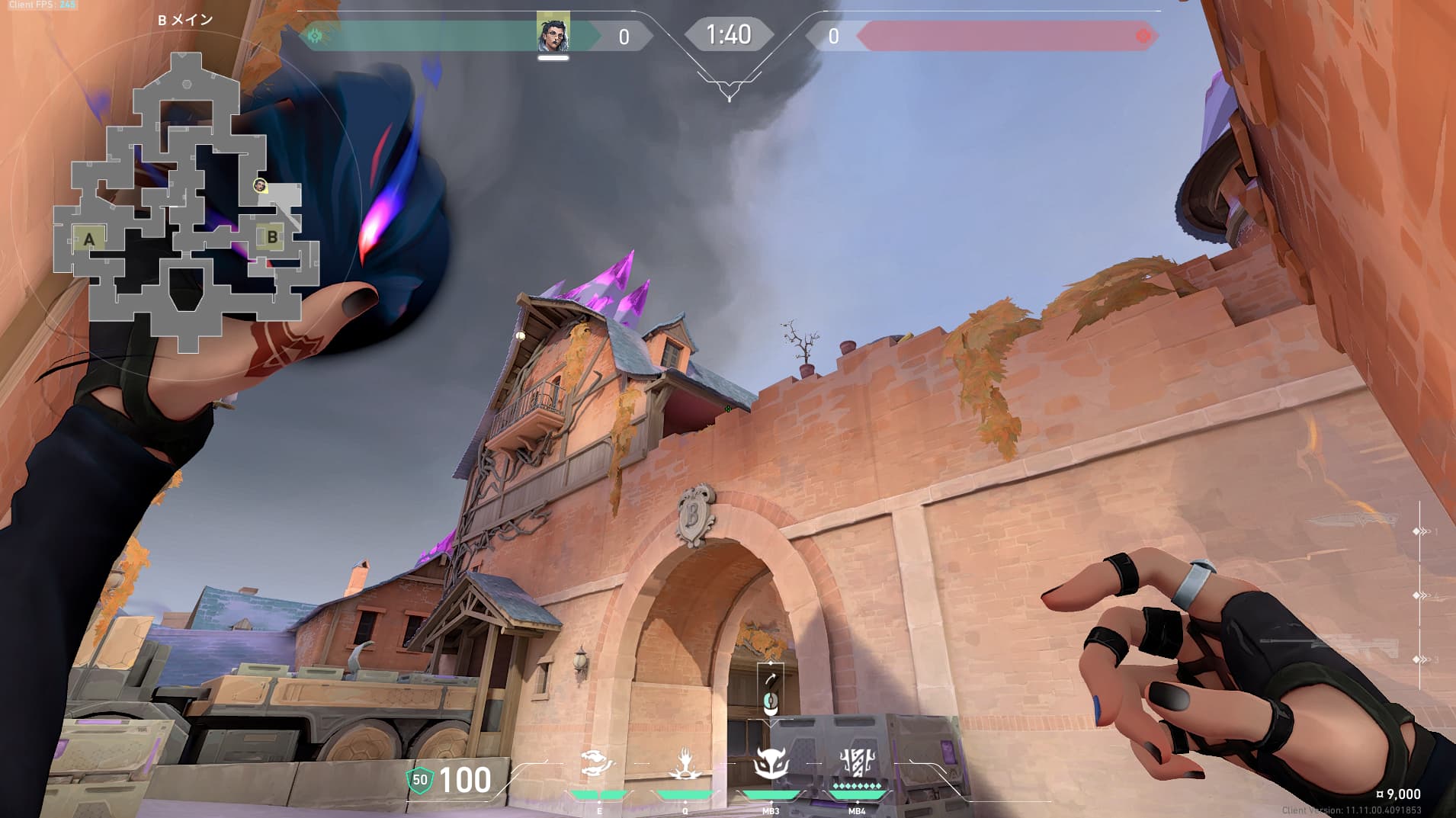This screenshot has height=818, width=1456.
Task: Activate the Haunt ability icon
Action: (x=598, y=763)
